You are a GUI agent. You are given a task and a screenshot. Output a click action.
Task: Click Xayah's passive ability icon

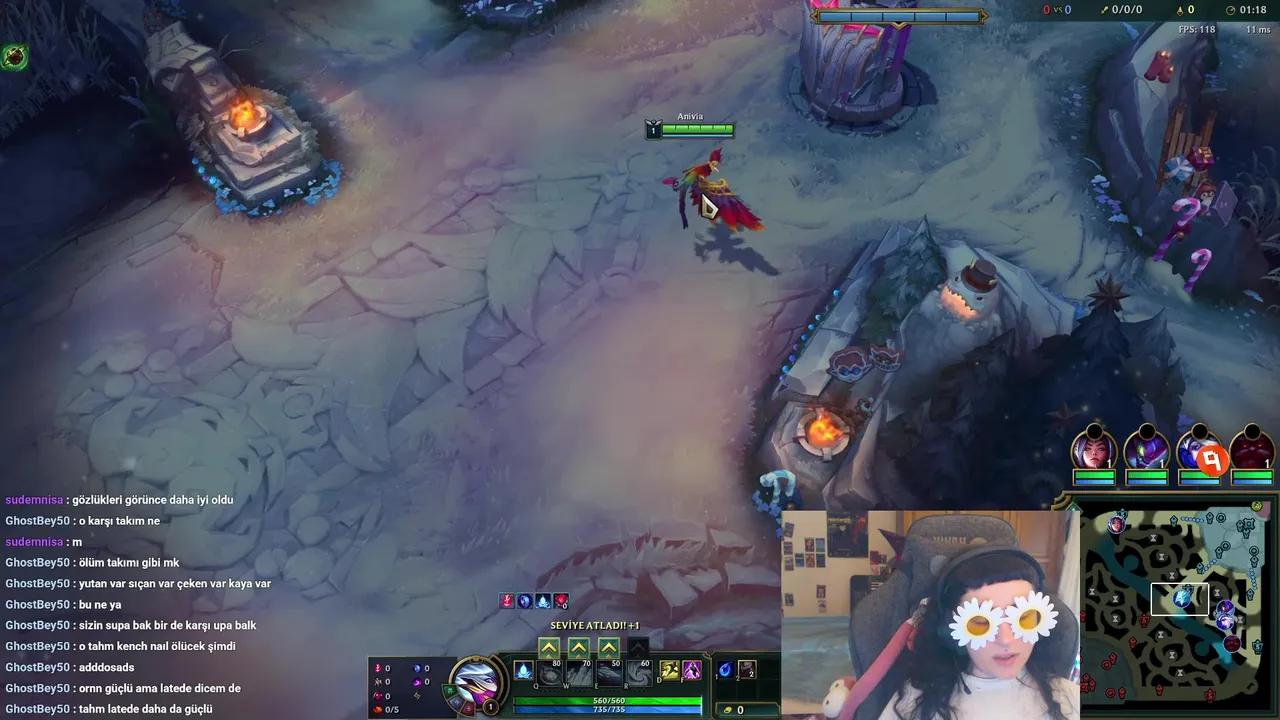pos(523,670)
